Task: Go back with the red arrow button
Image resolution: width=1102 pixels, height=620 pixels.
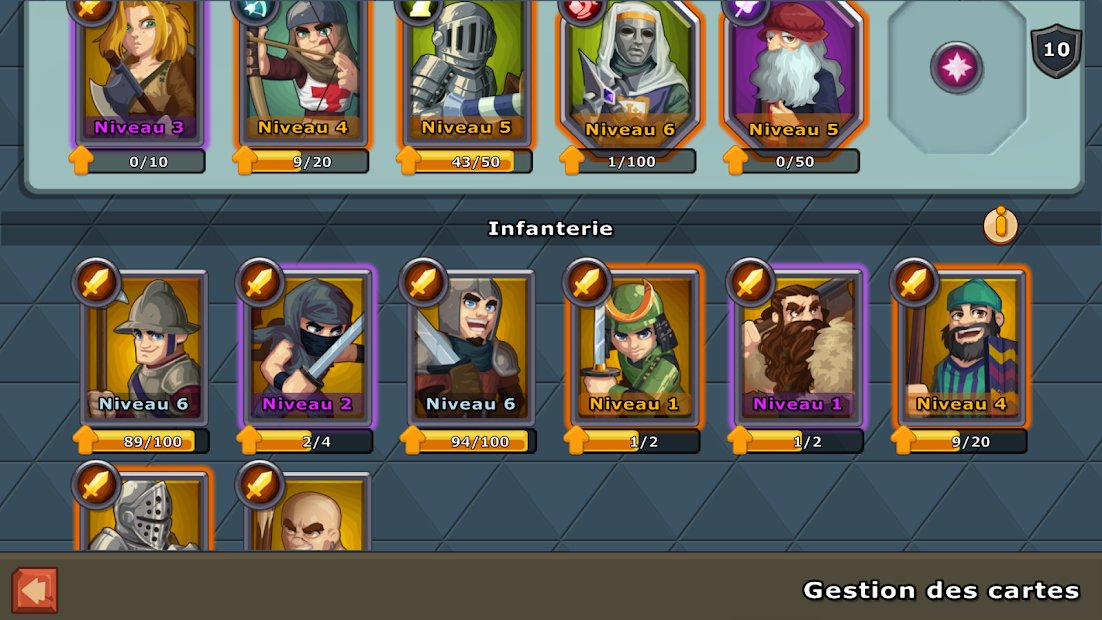Action: tap(35, 590)
